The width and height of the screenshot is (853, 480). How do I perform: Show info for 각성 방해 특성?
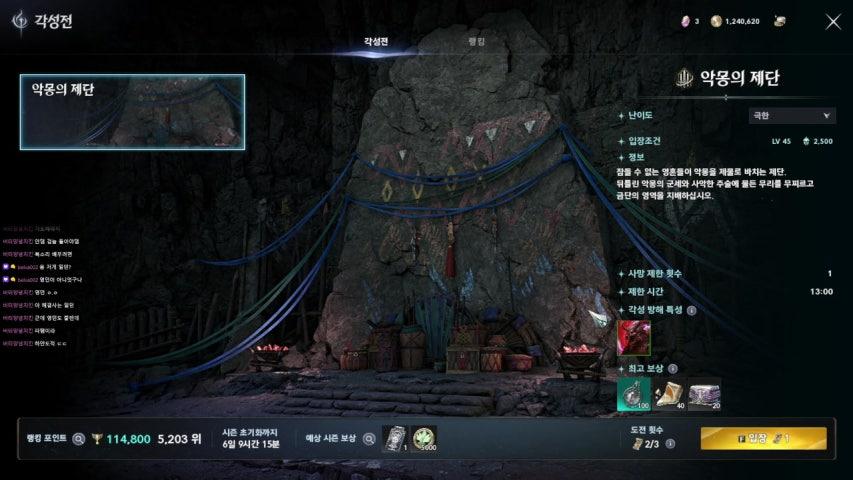click(691, 310)
